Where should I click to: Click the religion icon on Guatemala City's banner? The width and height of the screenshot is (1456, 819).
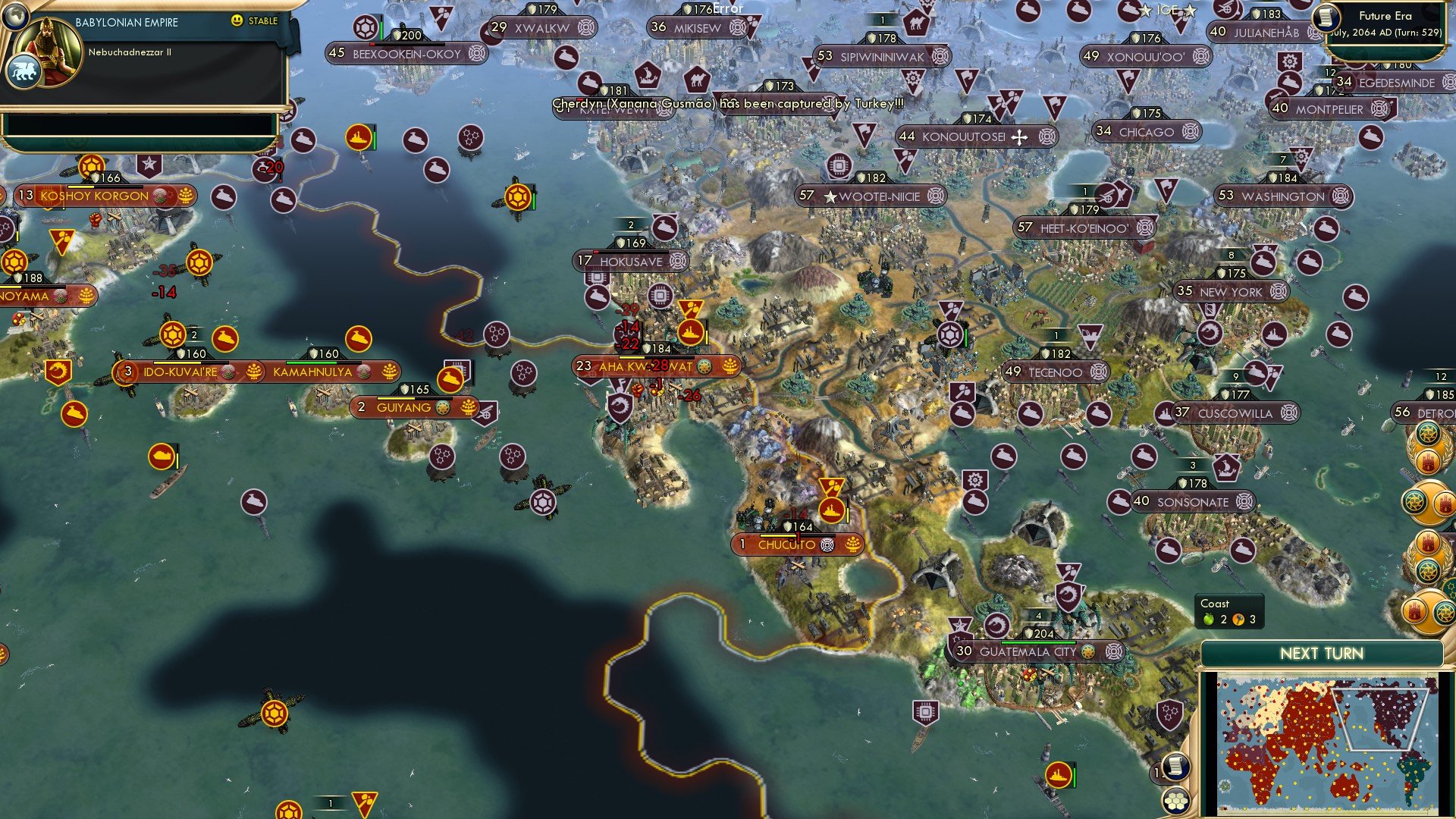point(1087,651)
